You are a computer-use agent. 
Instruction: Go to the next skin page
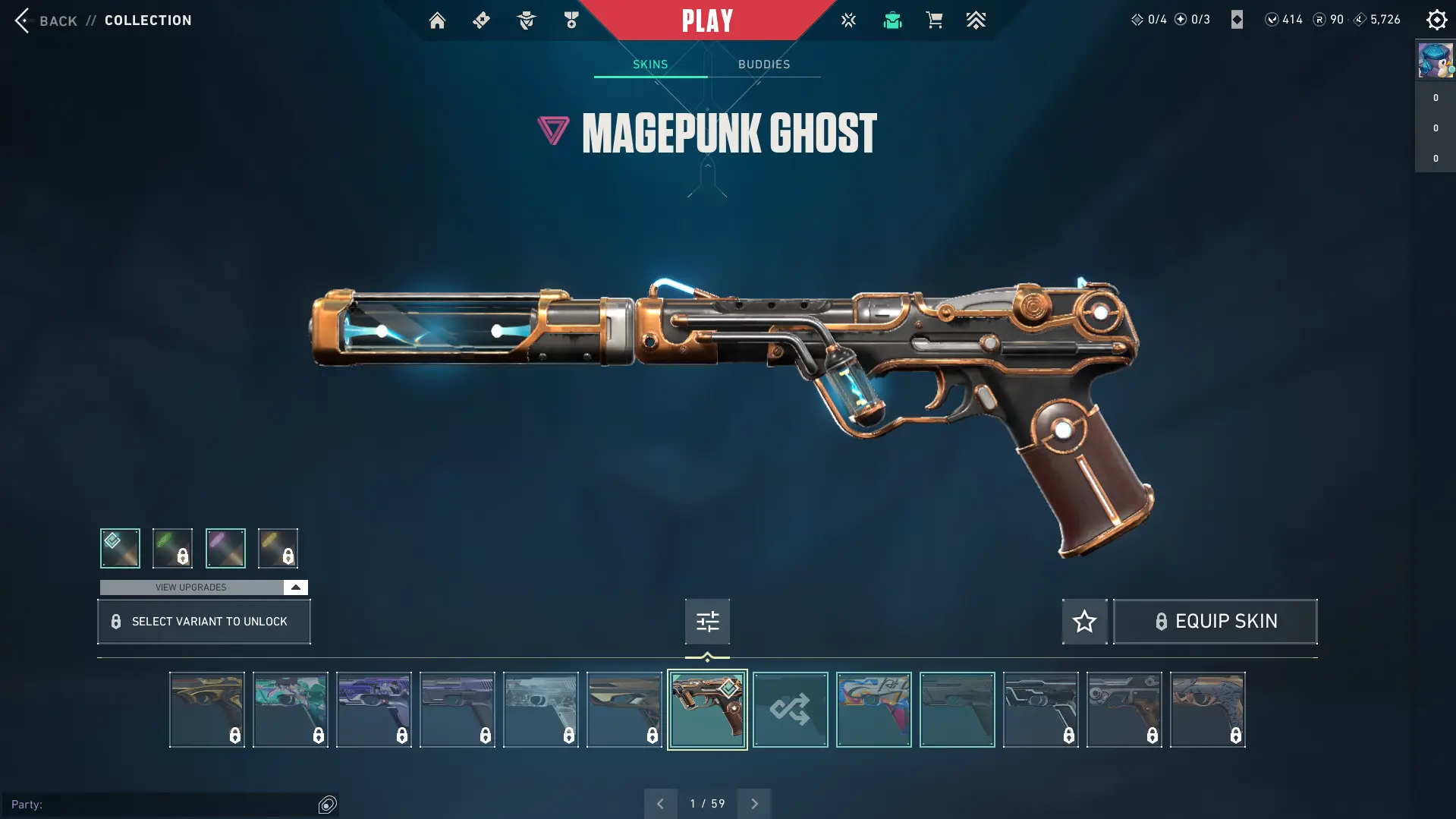click(x=754, y=804)
